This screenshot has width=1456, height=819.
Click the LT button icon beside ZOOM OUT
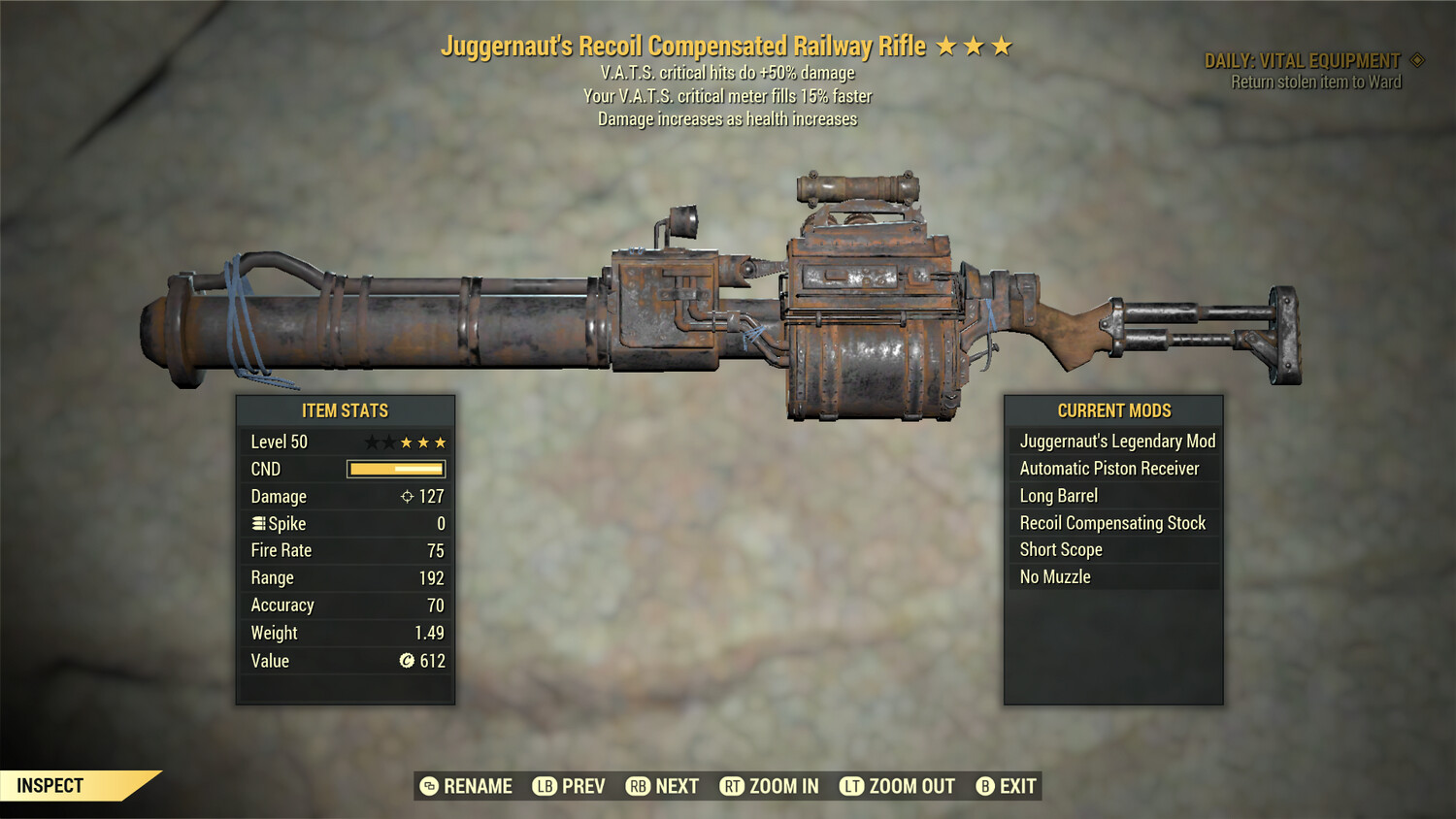851,786
